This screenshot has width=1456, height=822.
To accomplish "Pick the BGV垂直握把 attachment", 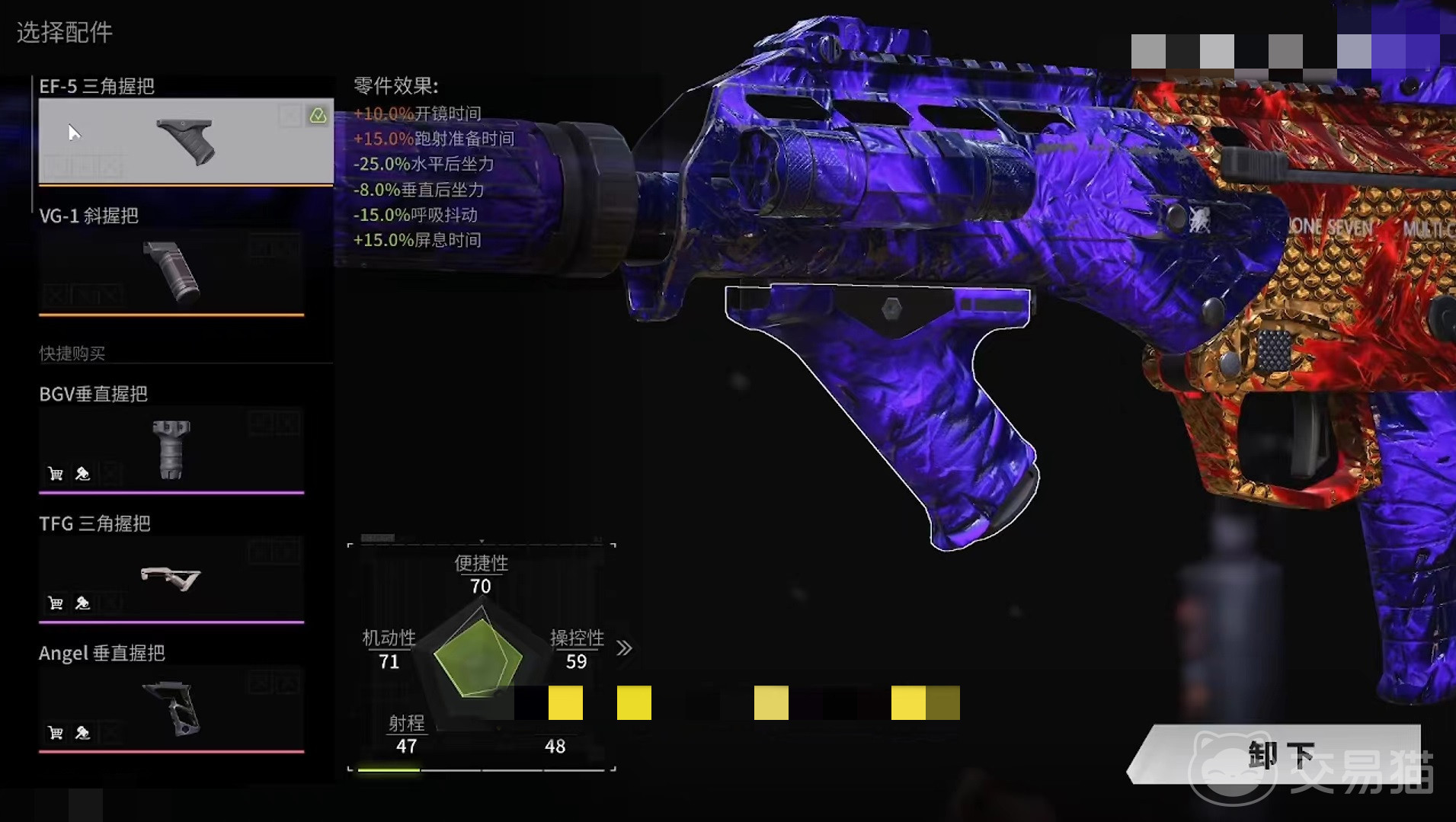I will click(171, 449).
